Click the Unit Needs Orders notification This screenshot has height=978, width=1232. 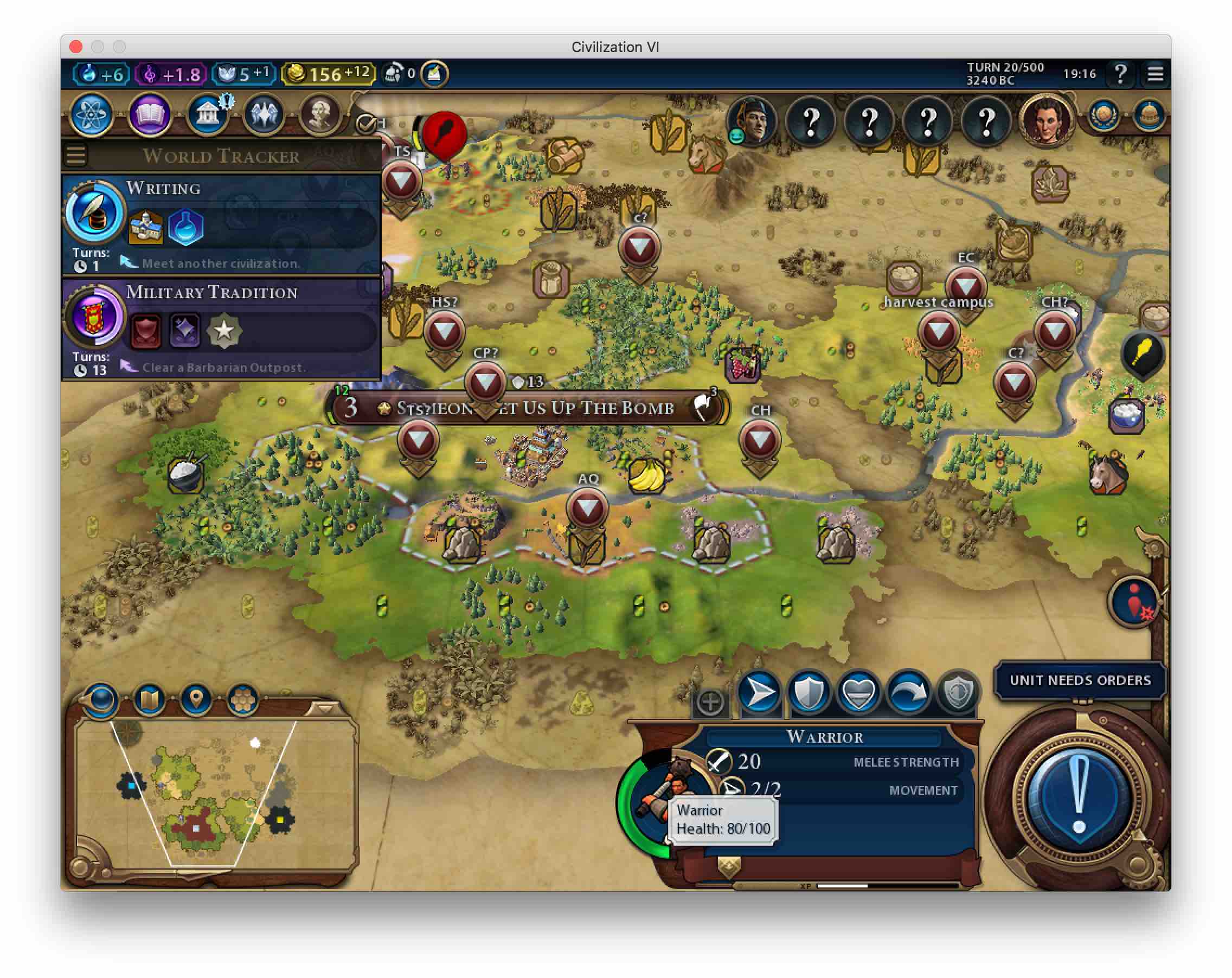[1079, 680]
